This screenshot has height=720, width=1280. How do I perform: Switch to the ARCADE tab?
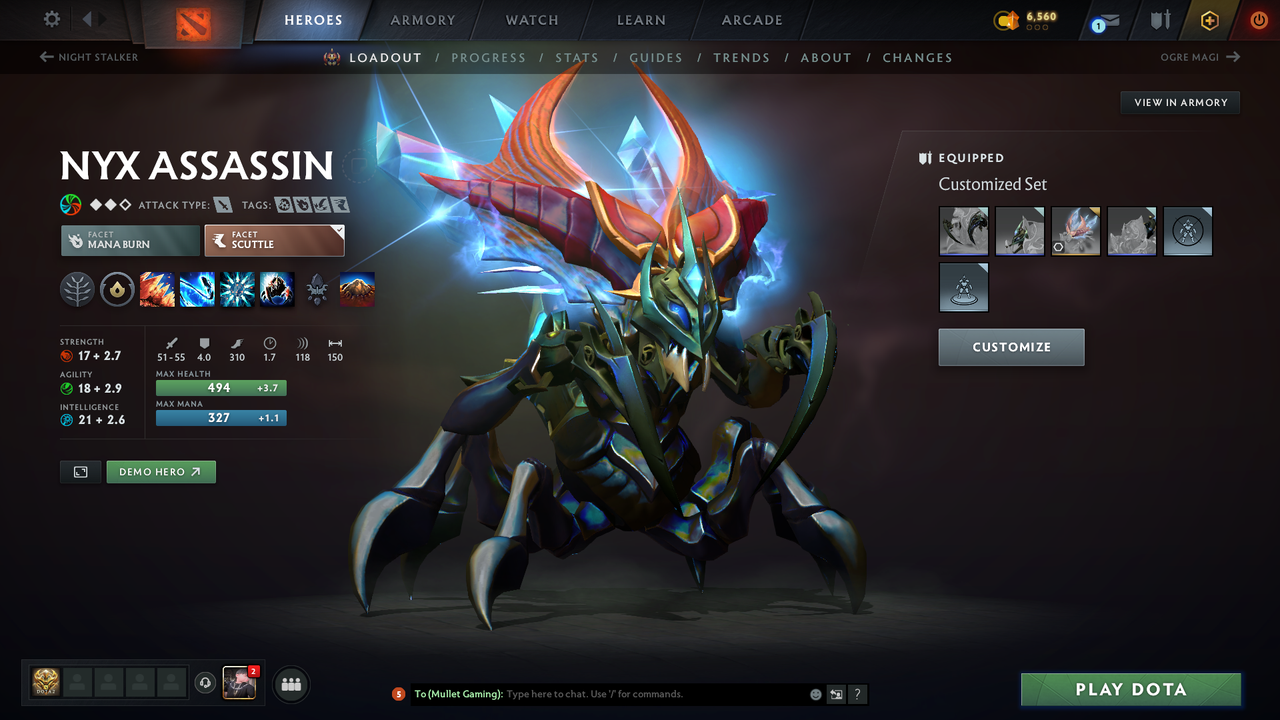tap(751, 19)
